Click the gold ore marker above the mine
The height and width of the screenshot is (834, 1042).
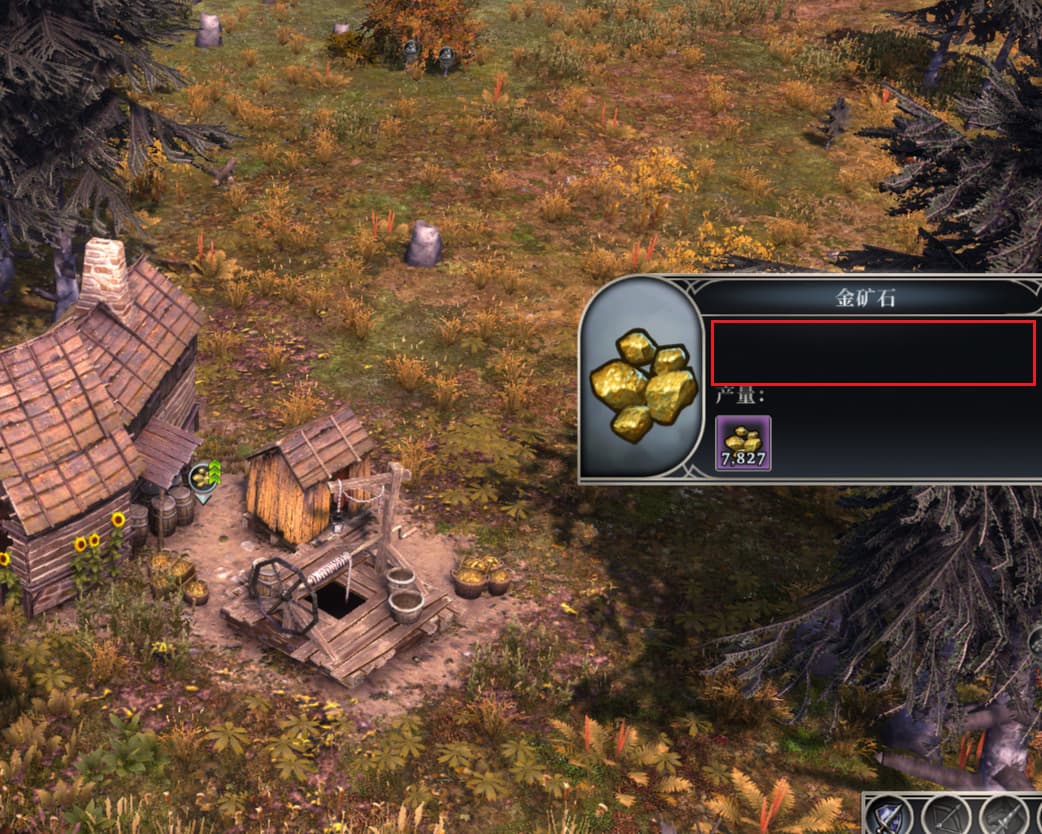pyautogui.click(x=203, y=478)
